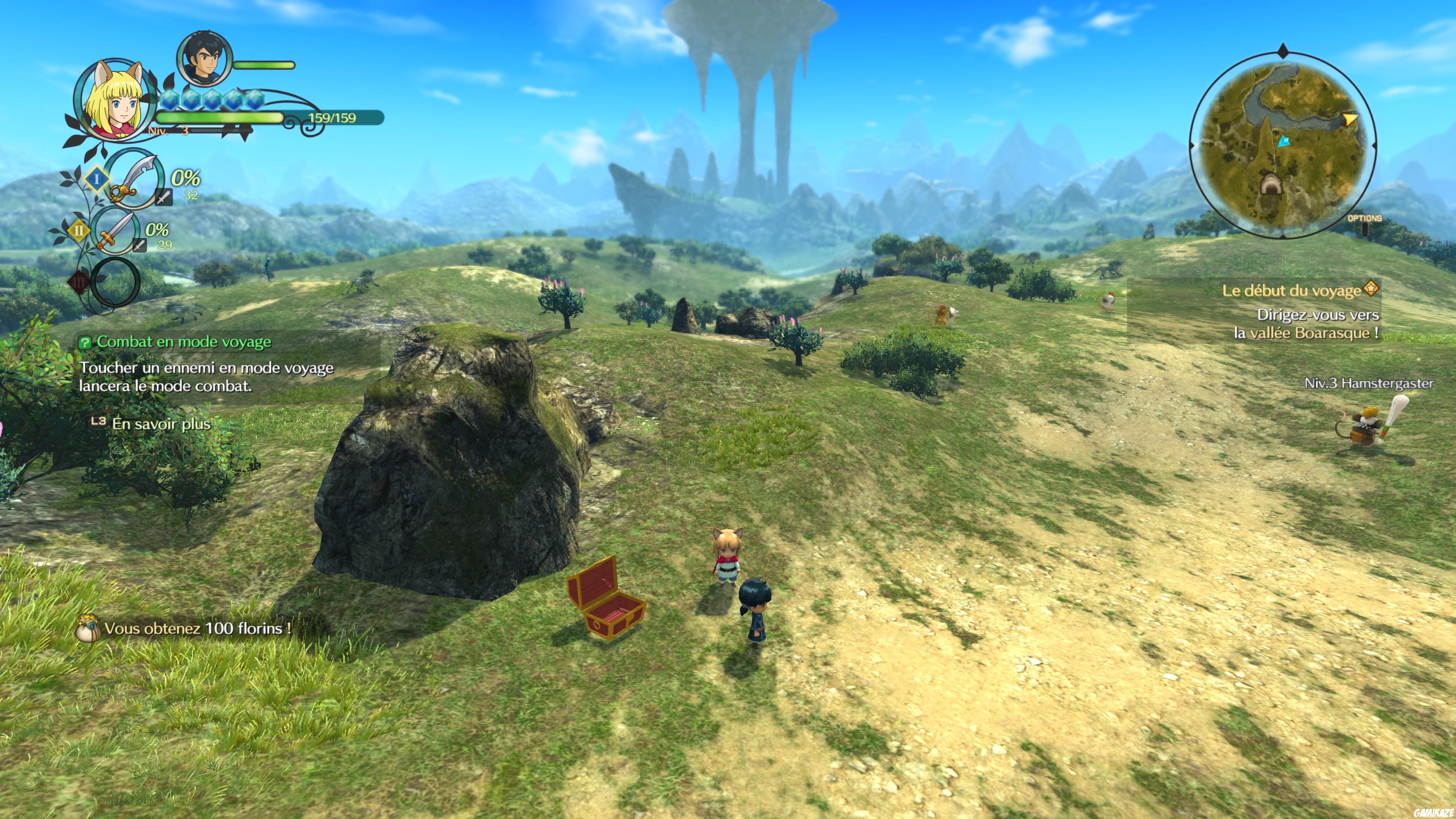
Task: Open the OPTIONS menu
Action: (1365, 218)
